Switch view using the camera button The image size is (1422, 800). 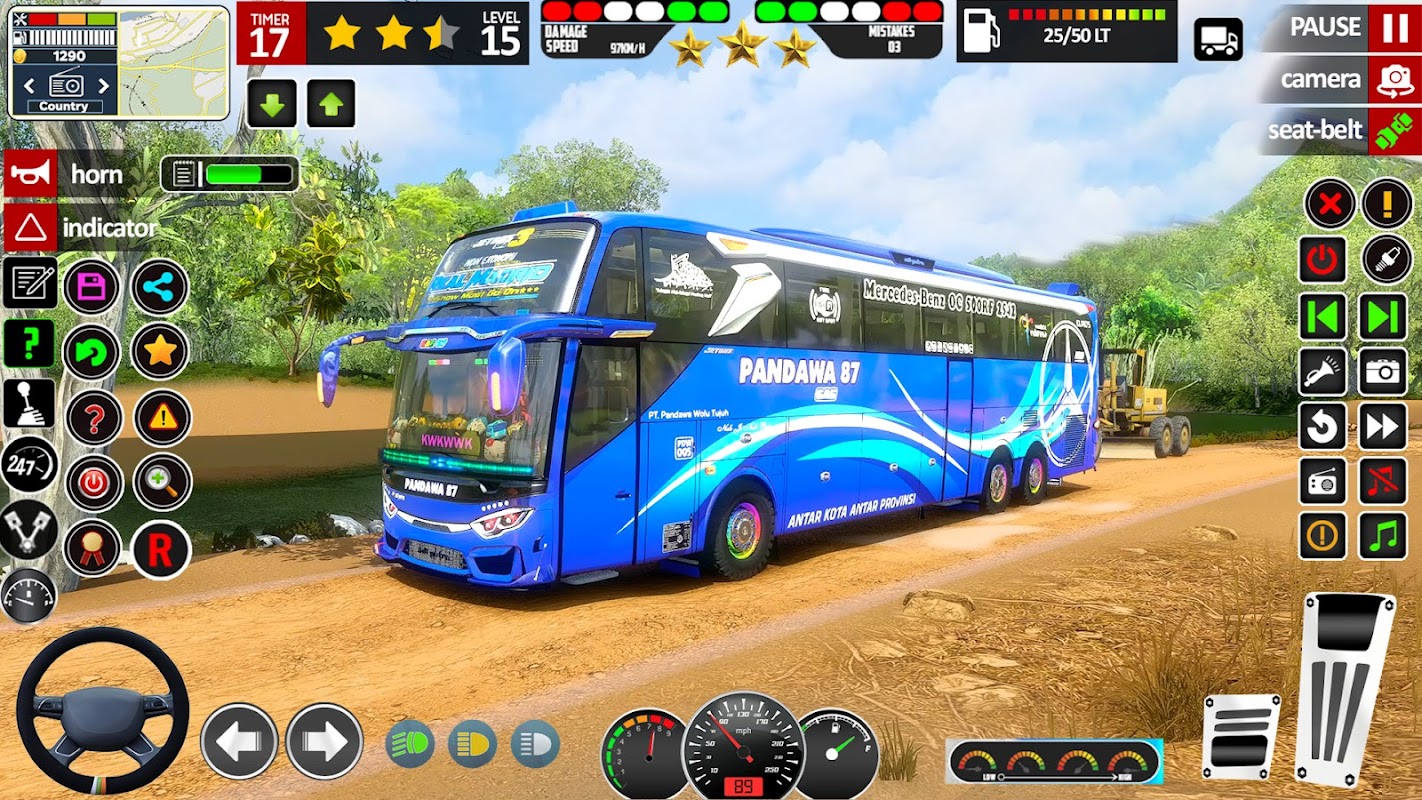(x=1394, y=80)
